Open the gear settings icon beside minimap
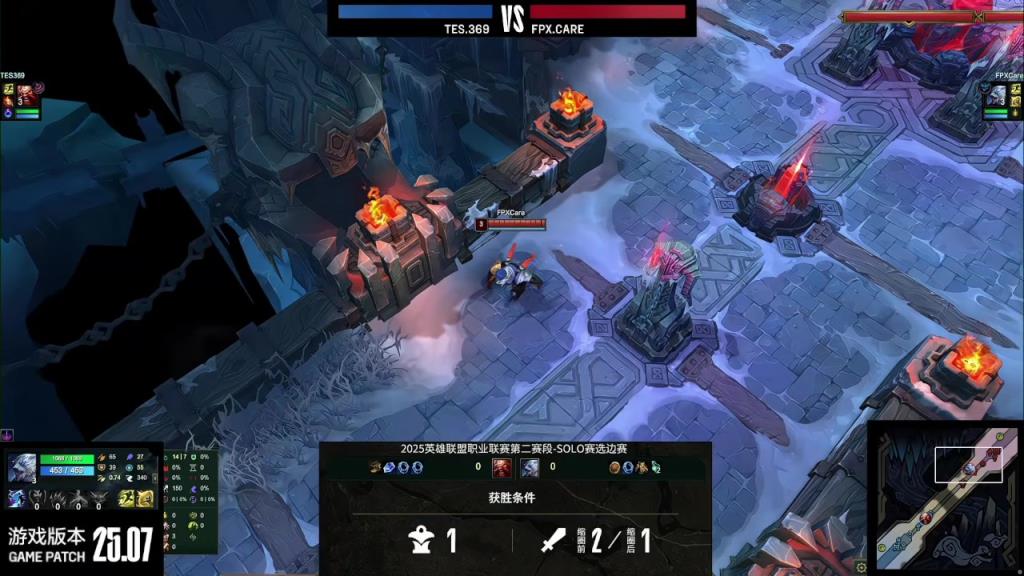Screen dimensions: 1024x576 [x=861, y=568]
